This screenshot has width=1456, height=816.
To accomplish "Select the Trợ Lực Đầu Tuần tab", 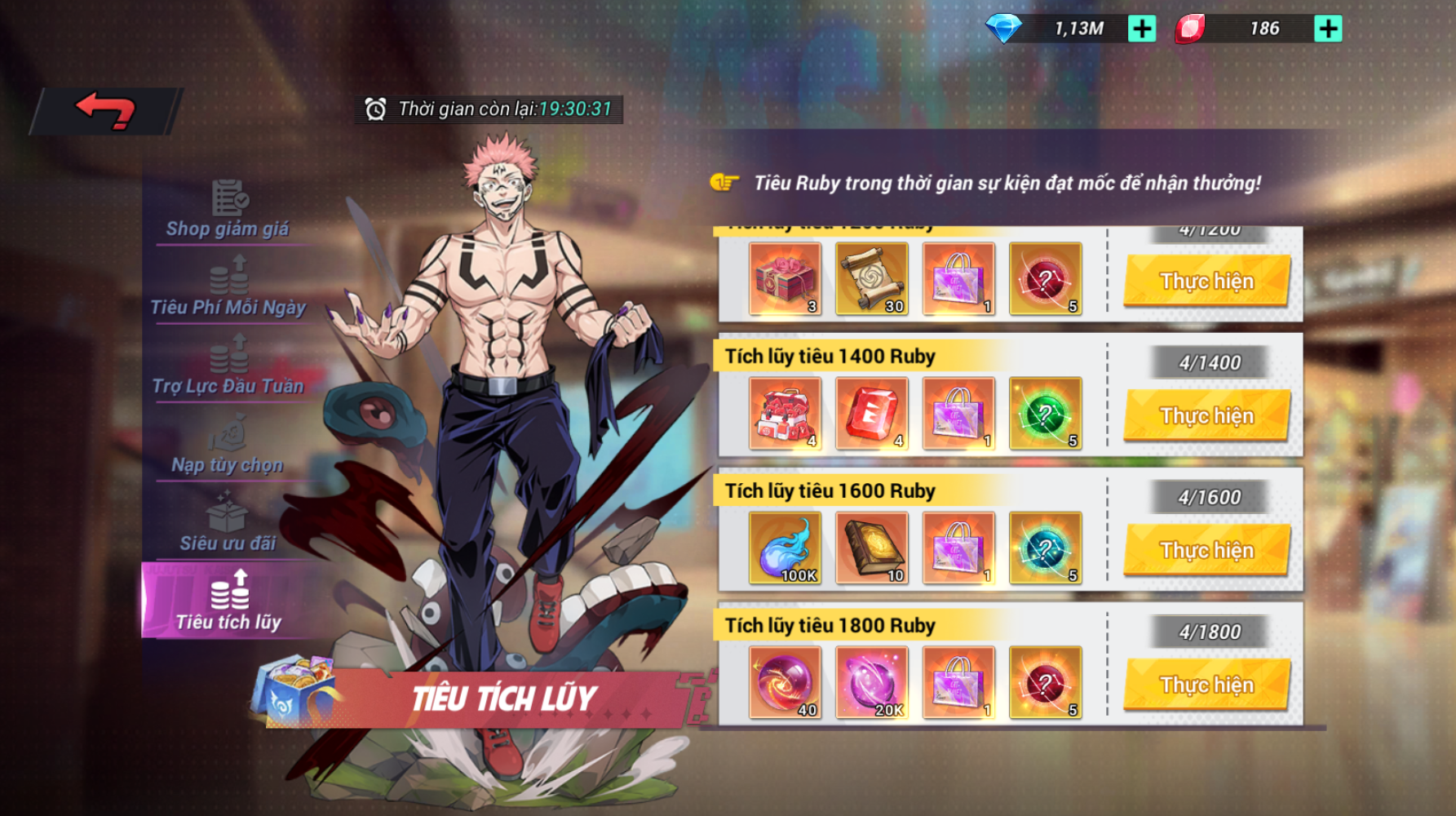I will coord(228,367).
